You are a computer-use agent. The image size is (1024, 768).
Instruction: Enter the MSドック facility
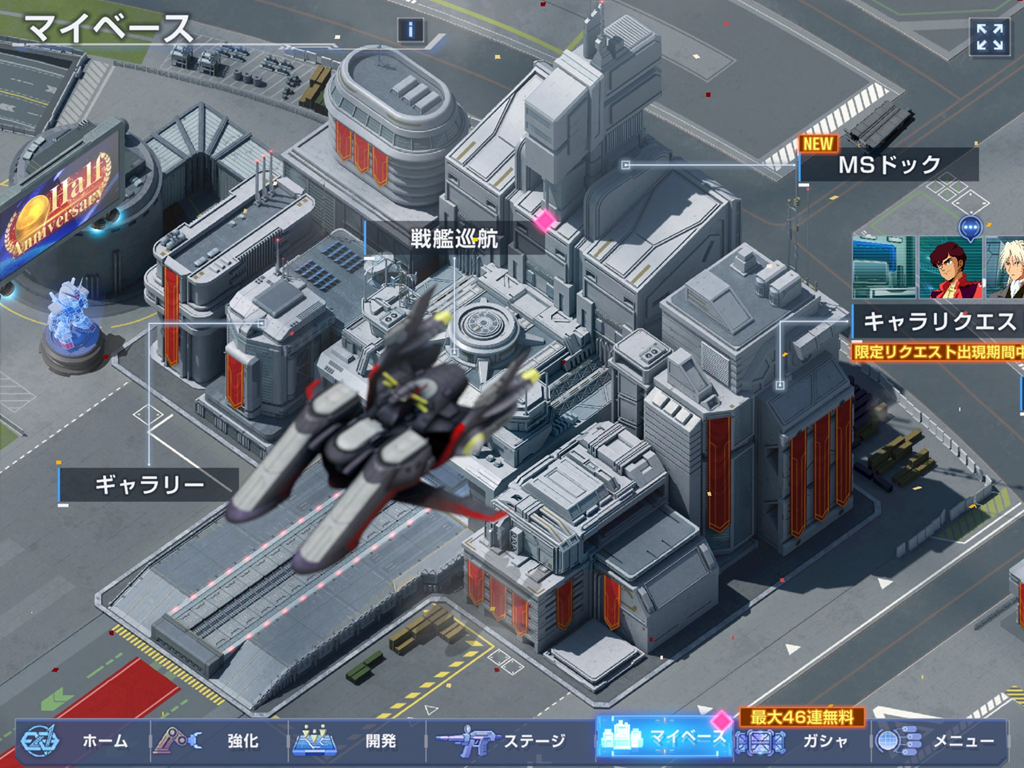[888, 165]
